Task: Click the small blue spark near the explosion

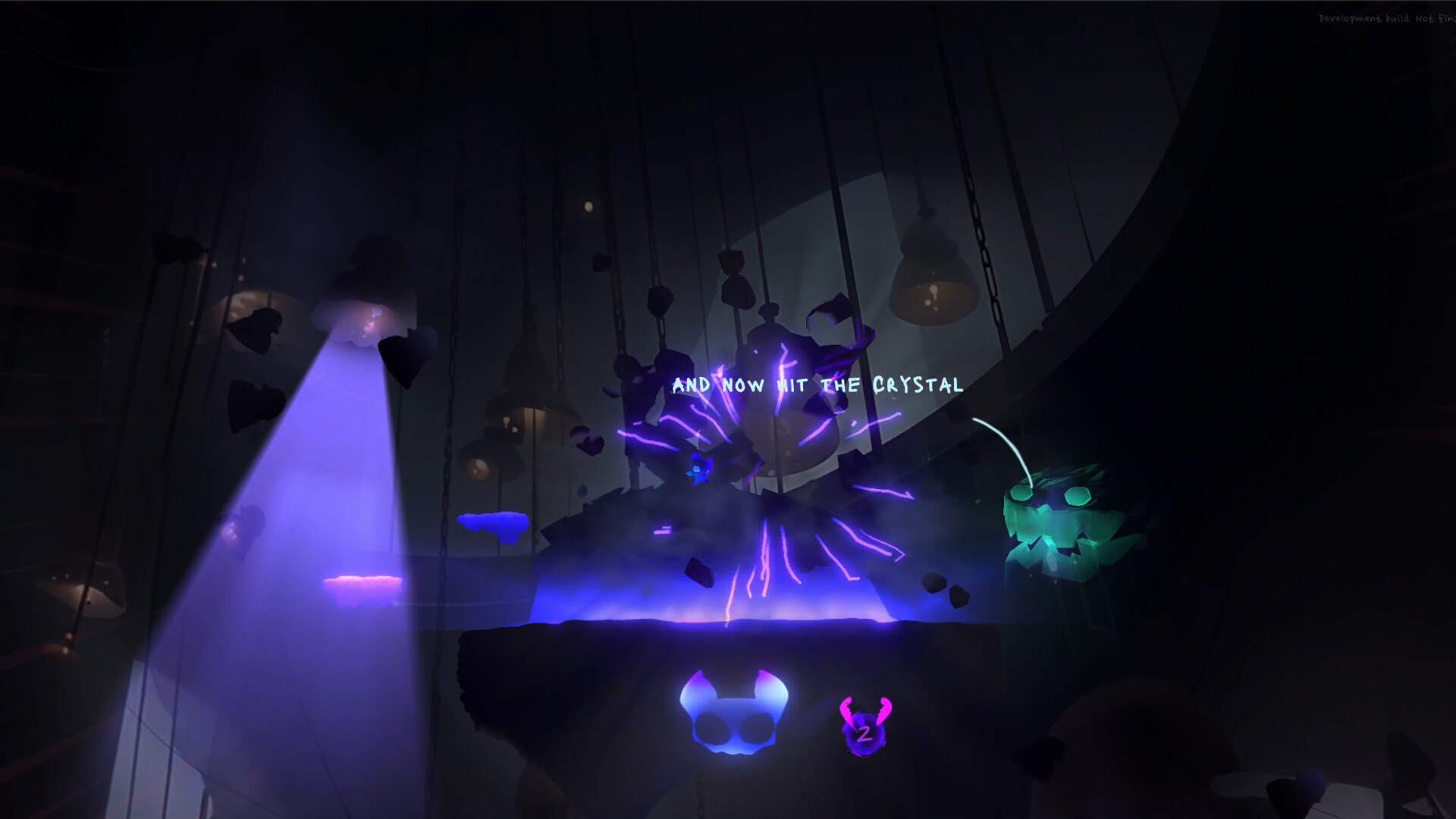Action: coord(696,470)
